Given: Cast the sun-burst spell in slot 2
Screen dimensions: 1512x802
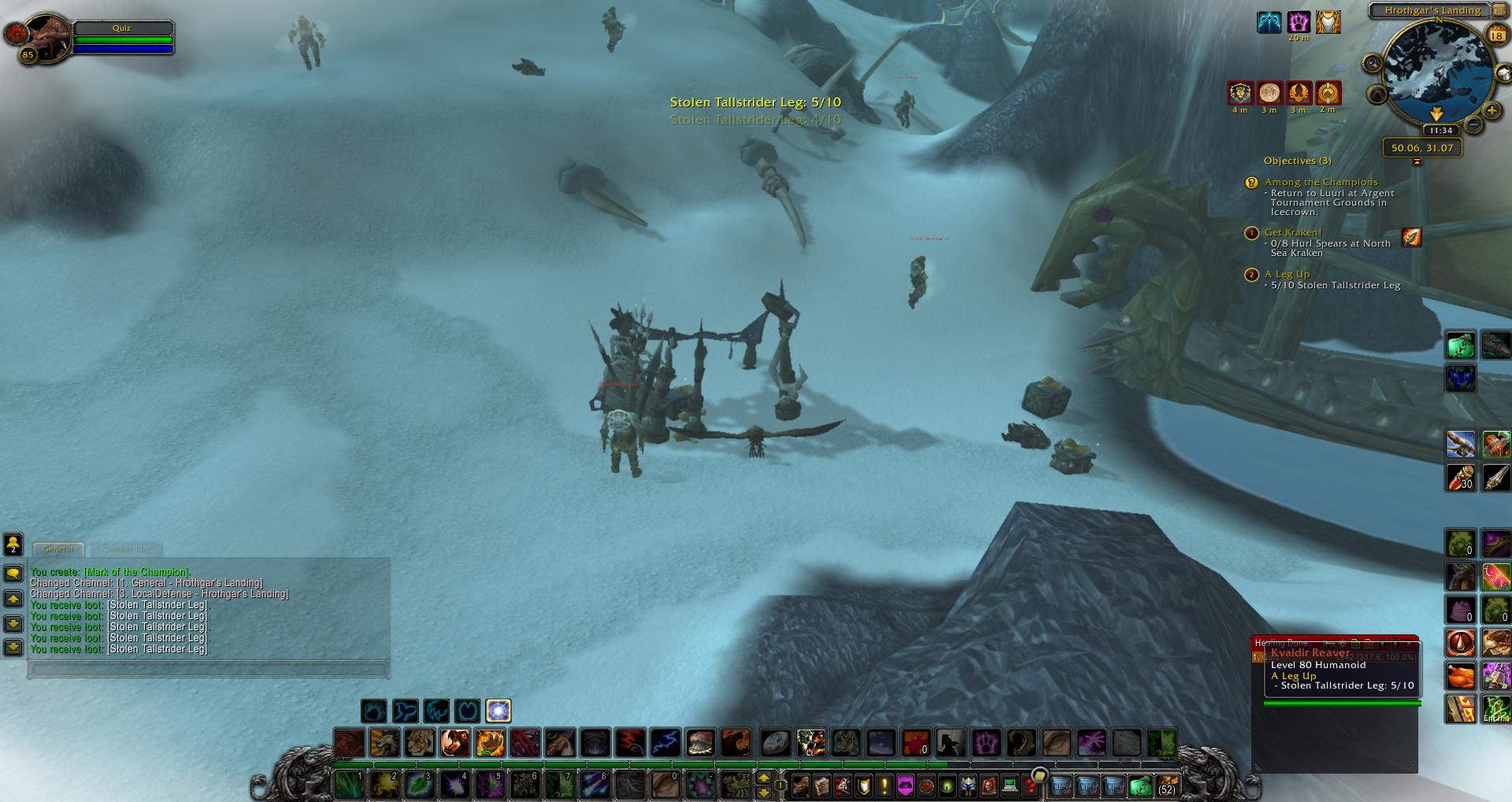Looking at the screenshot, I should (x=384, y=785).
